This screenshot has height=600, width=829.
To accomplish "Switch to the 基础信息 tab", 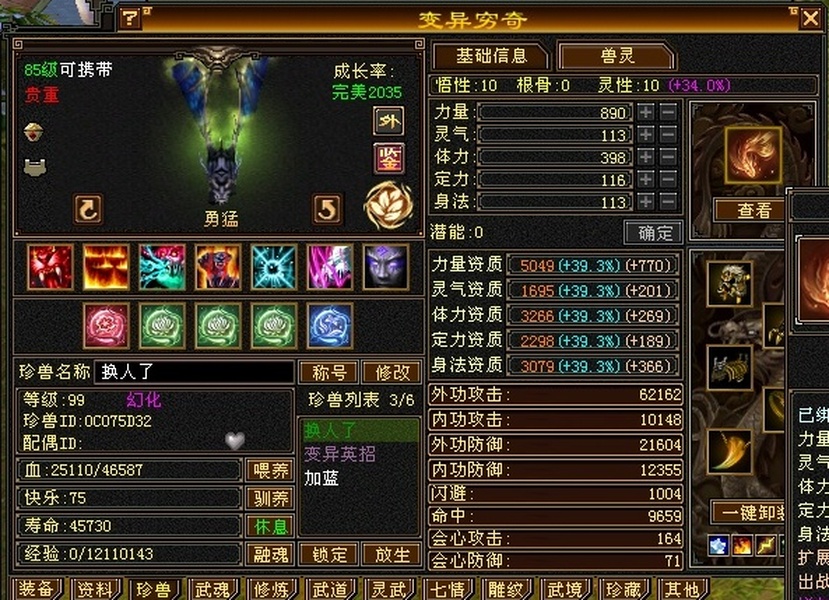I will click(x=489, y=56).
